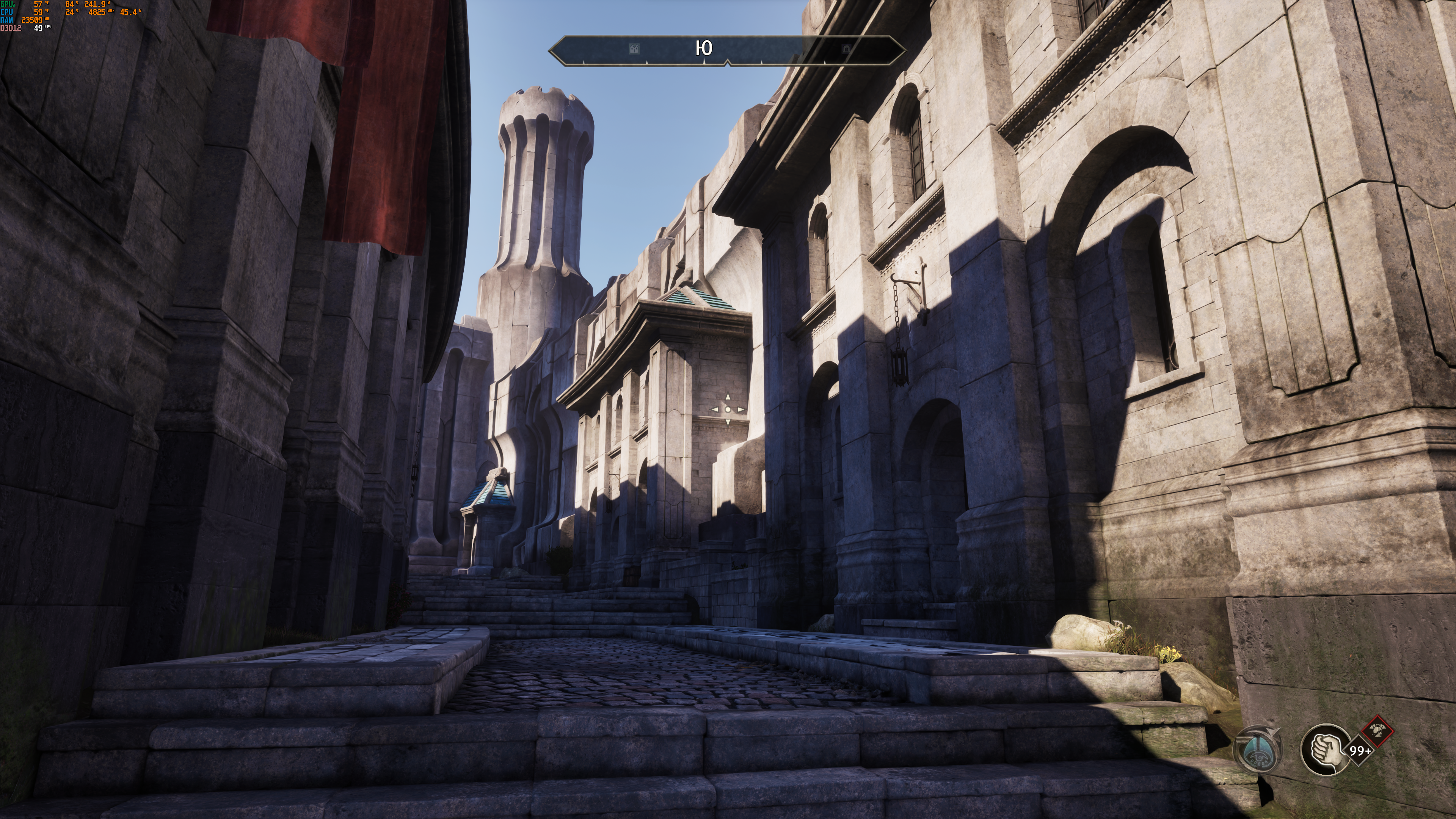Click the blue equipped spell icon
Screen dimensions: 1456x819
point(1259,750)
